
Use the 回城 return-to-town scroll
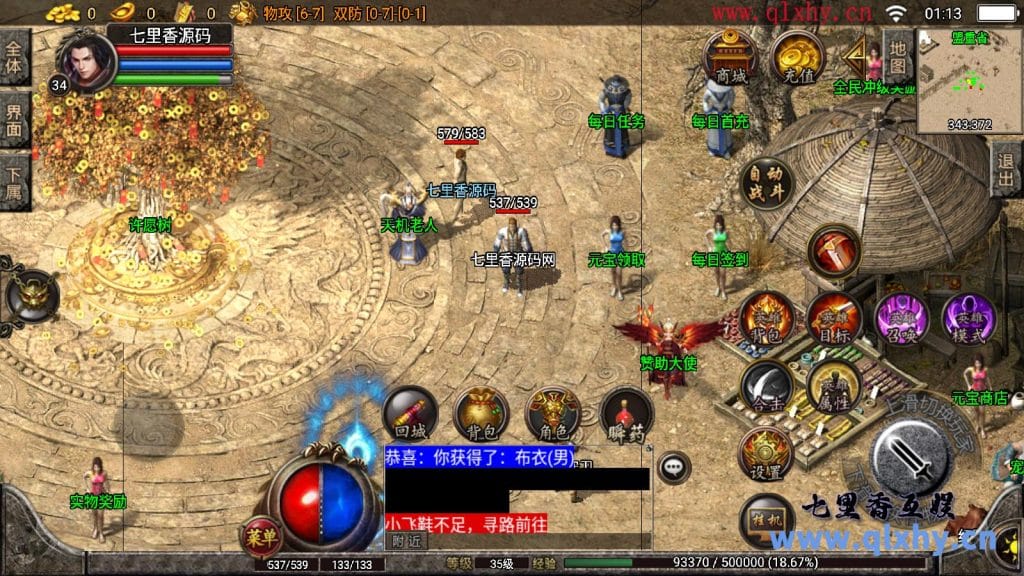pos(410,413)
